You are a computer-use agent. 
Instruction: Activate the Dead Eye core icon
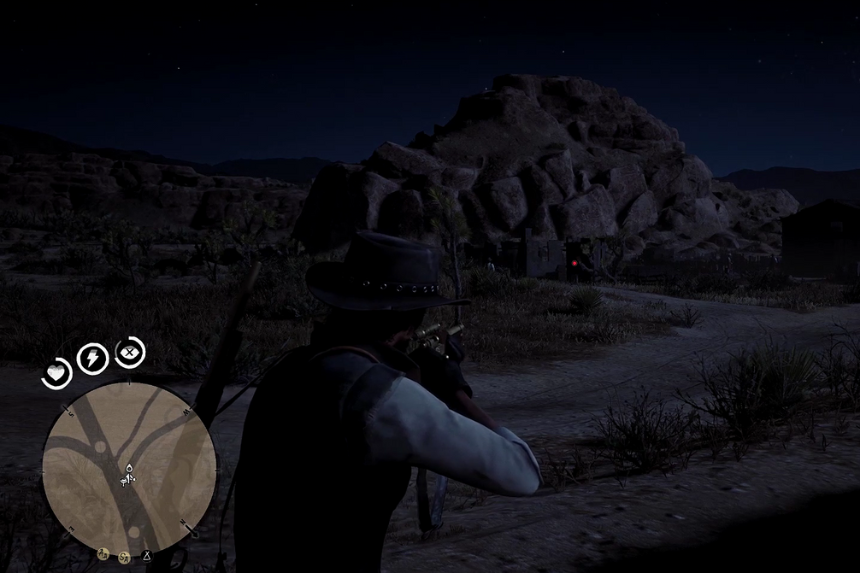pos(130,352)
